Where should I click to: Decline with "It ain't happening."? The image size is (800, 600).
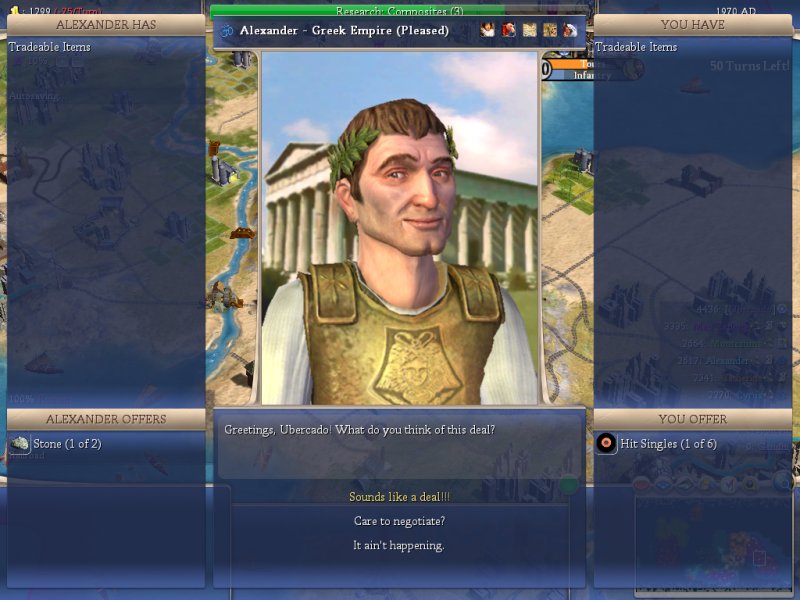[399, 545]
